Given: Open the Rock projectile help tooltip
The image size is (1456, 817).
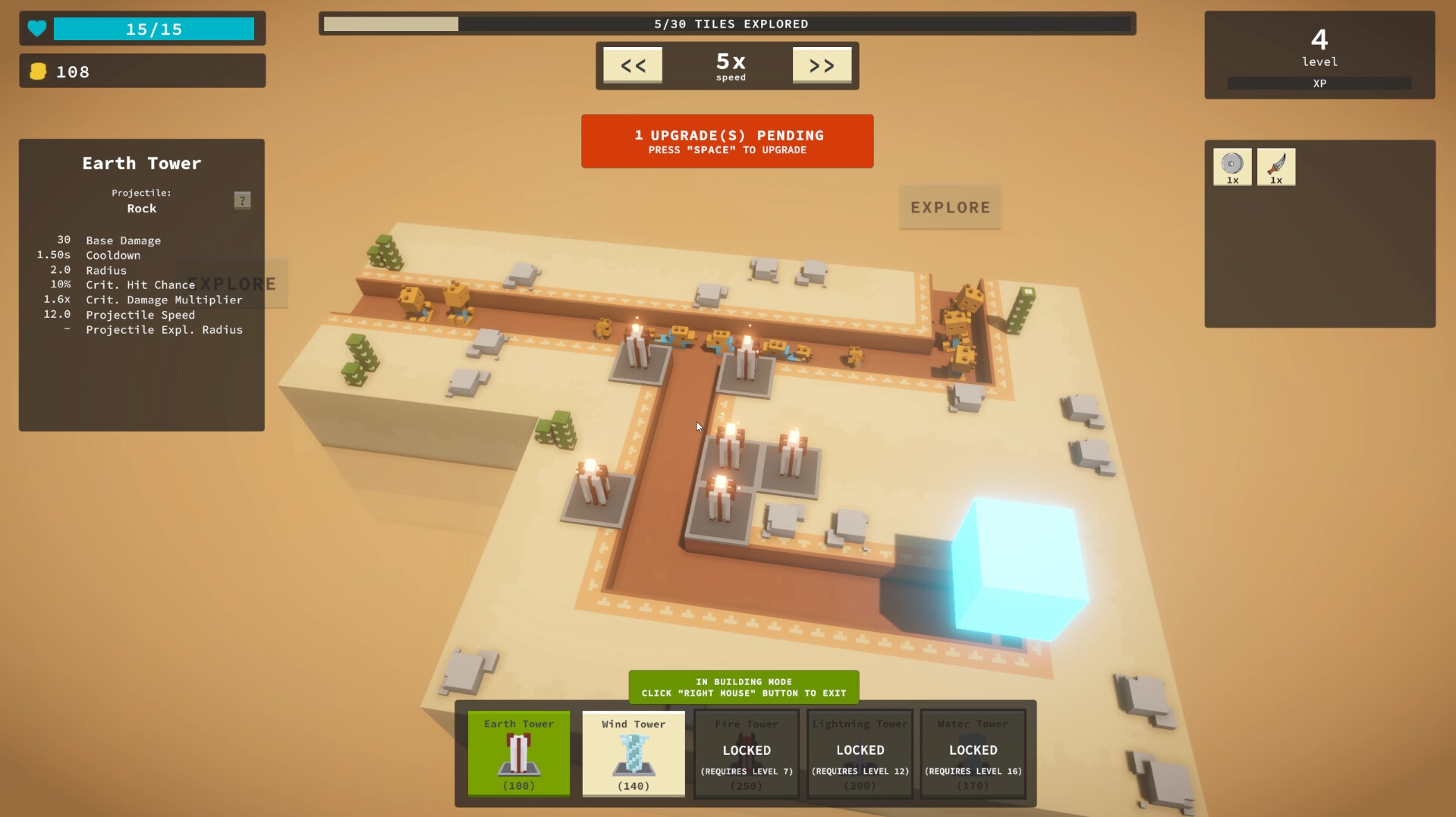Looking at the screenshot, I should [242, 200].
